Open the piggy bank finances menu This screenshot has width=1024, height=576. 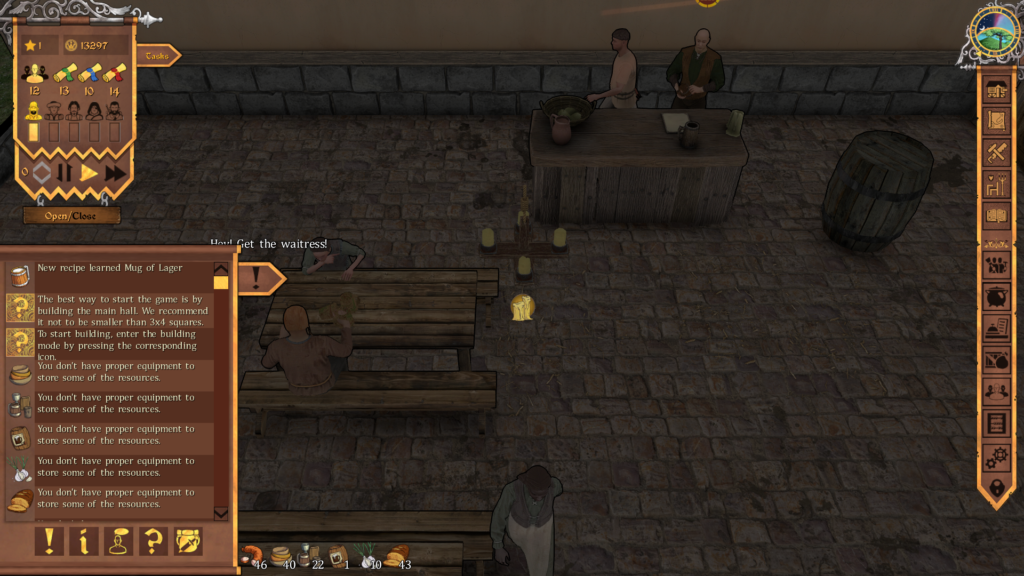(996, 297)
